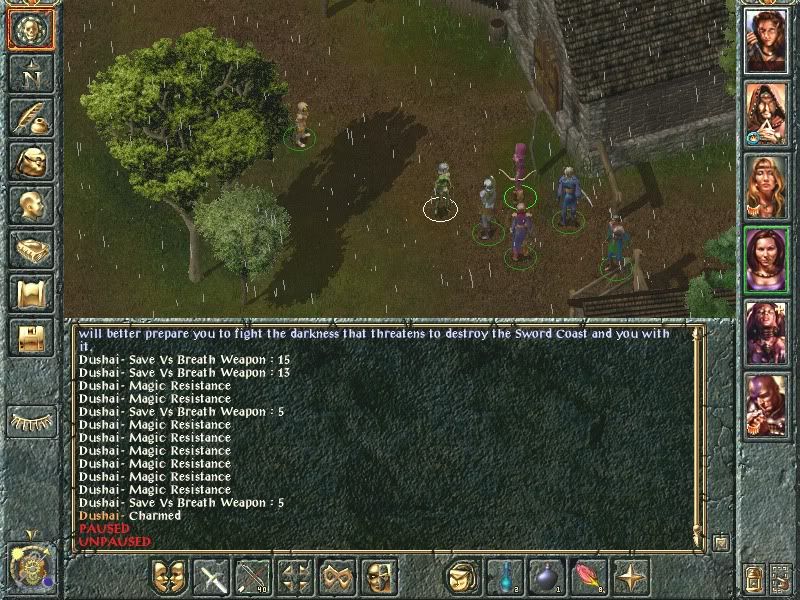Open special abilities with the star icon

pyautogui.click(x=631, y=577)
